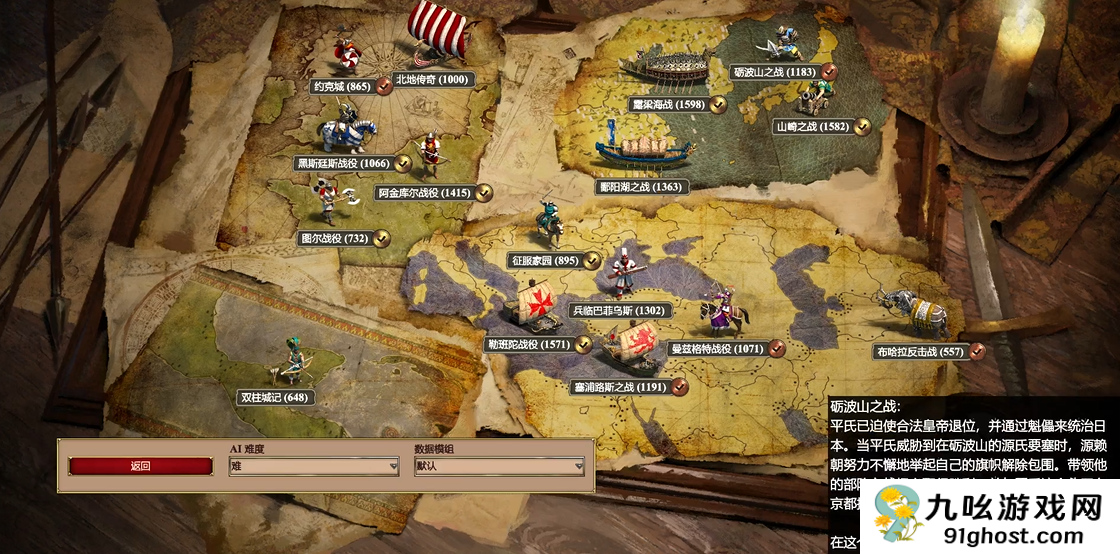Open the 露梁海战 (1598) naval battle
Viewport: 1120px width, 554px height.
[668, 104]
